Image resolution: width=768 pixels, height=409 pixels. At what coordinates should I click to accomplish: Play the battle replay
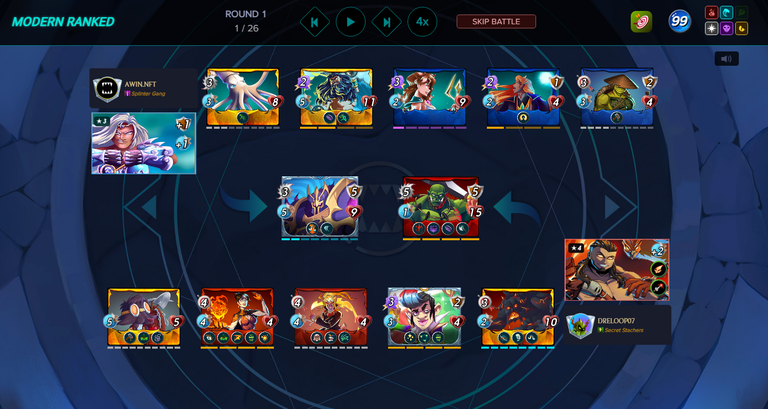tap(350, 21)
